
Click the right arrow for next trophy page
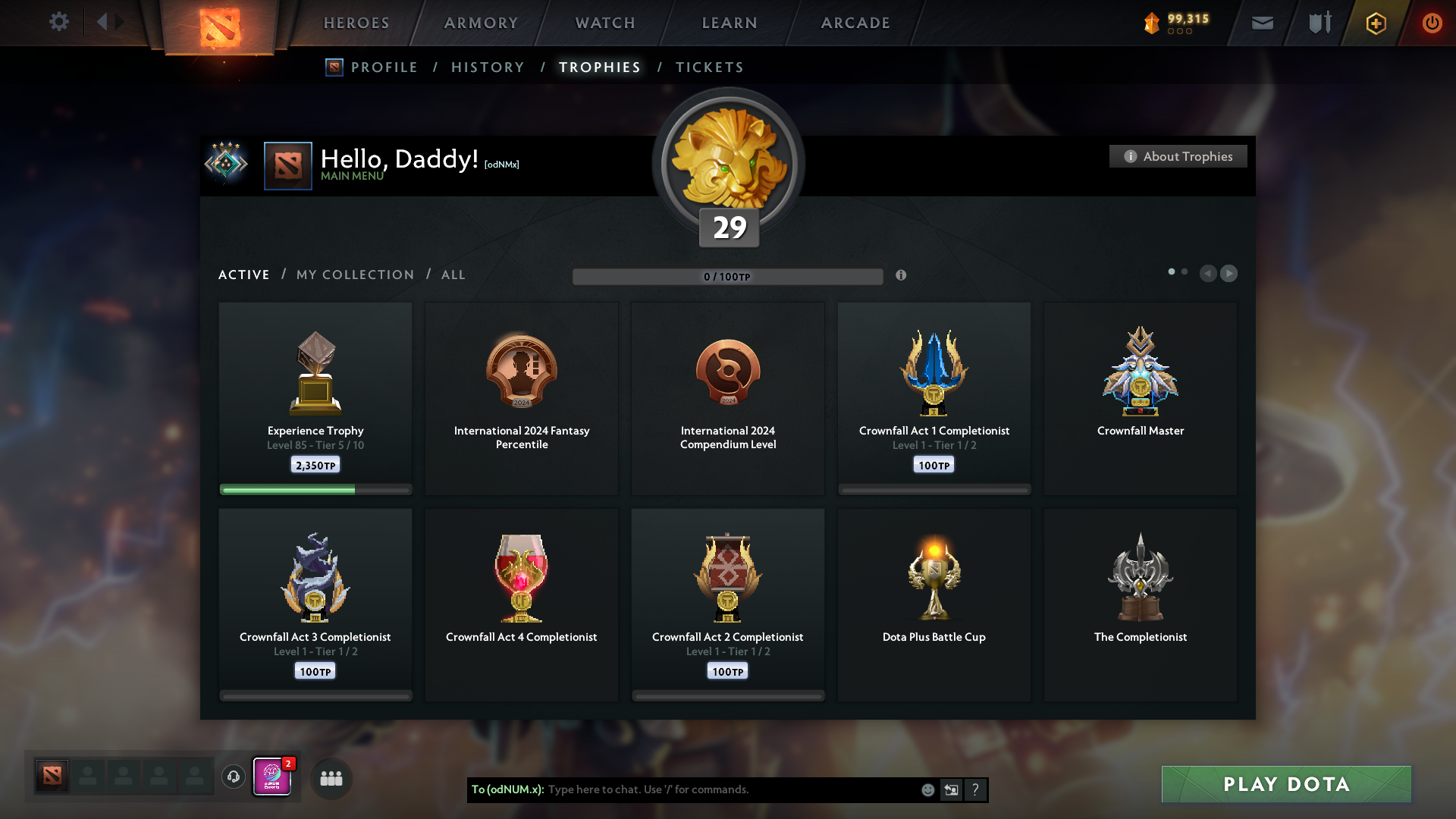1229,274
